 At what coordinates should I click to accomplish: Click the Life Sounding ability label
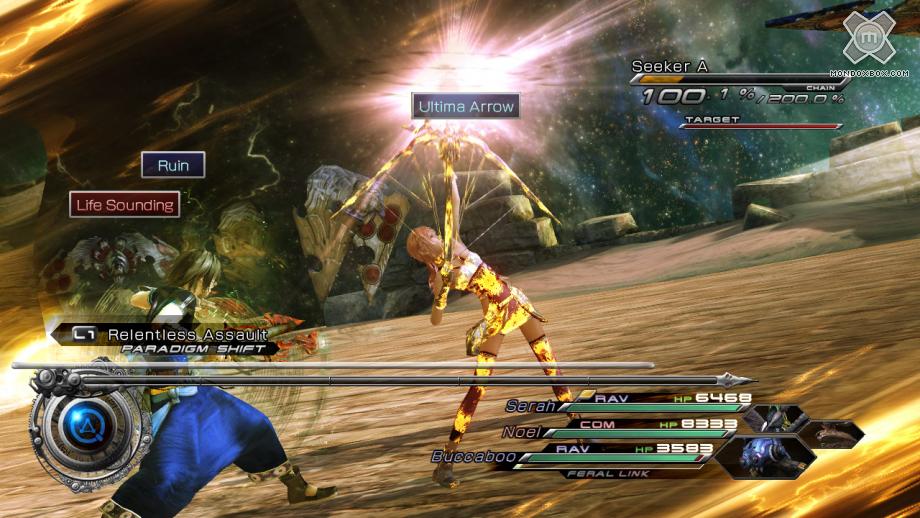click(x=125, y=205)
